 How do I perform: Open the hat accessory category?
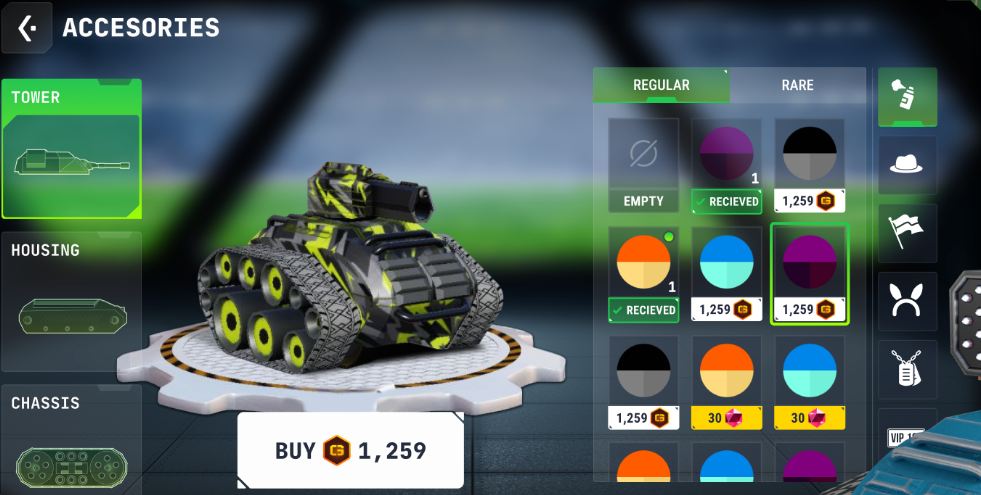907,165
